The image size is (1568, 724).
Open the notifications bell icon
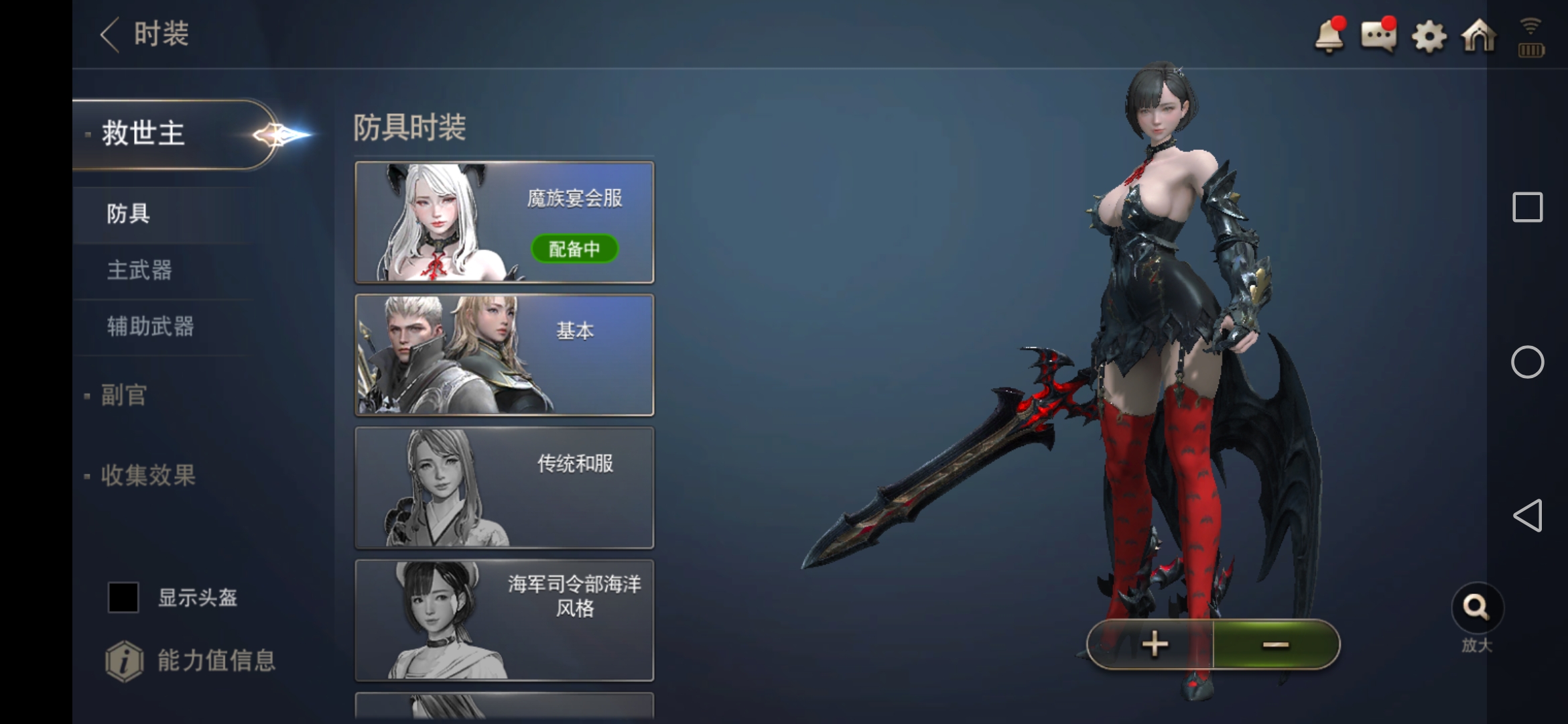pos(1330,37)
